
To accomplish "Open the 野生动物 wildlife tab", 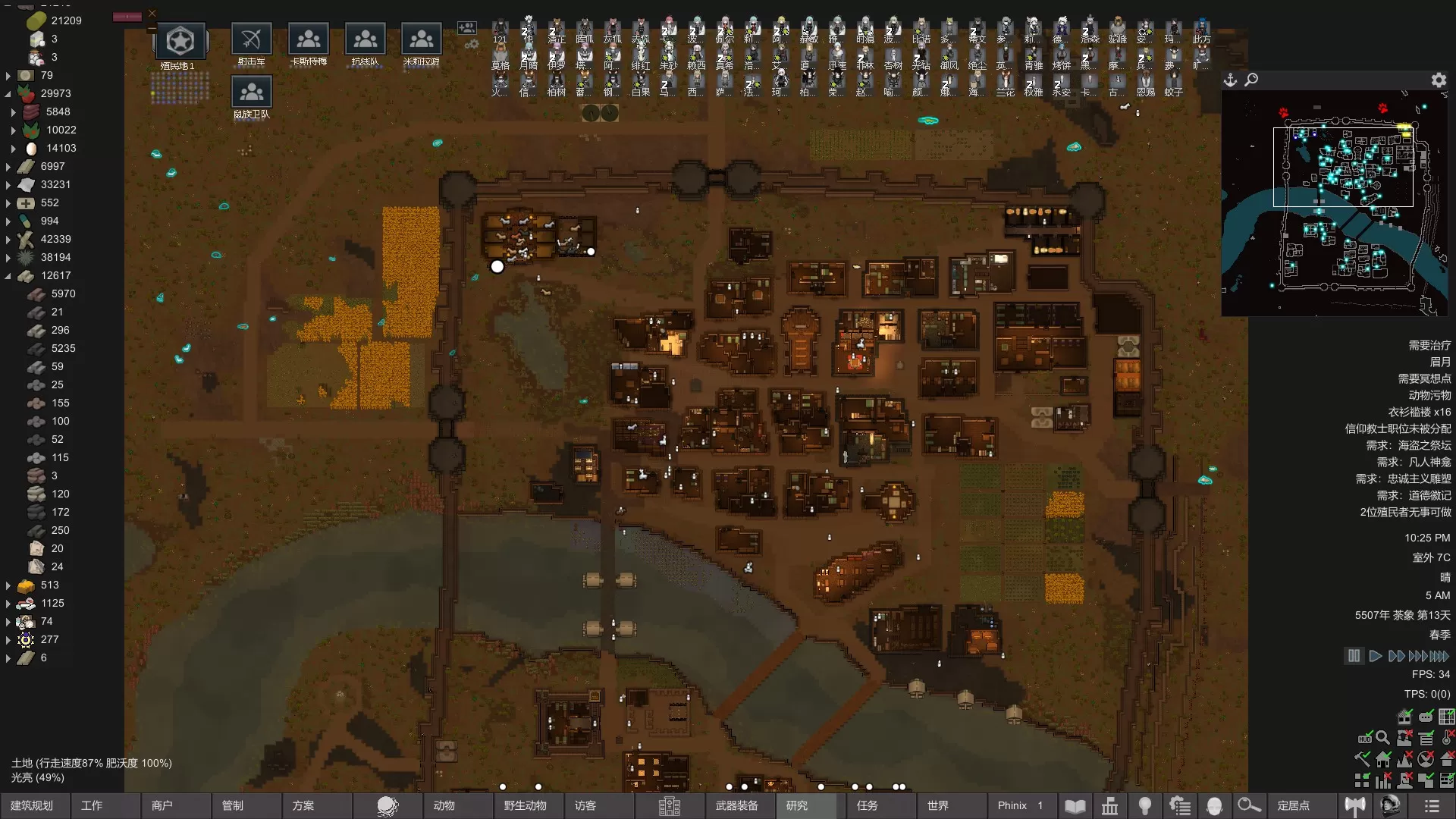I will click(525, 805).
